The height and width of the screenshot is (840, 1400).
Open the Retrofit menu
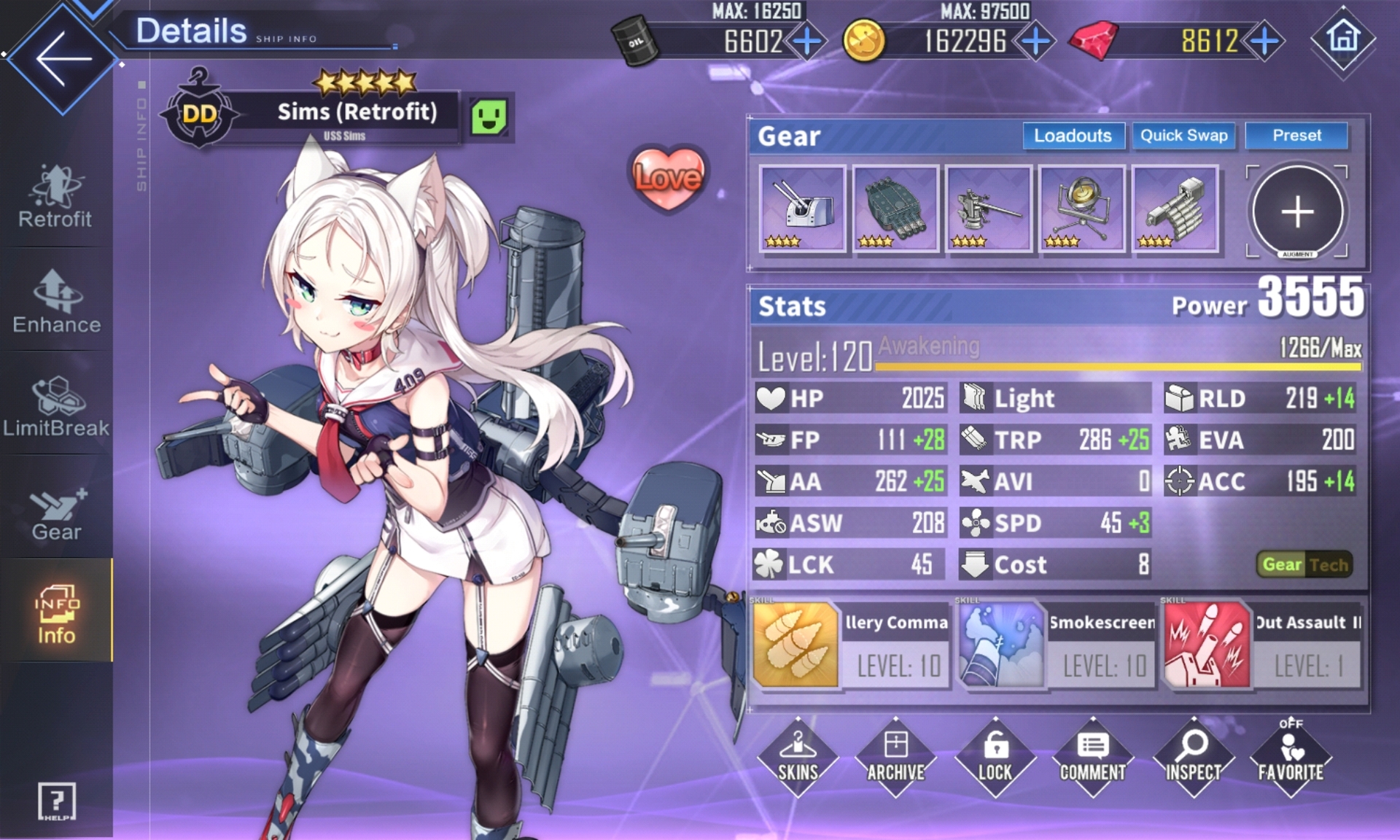[x=56, y=197]
